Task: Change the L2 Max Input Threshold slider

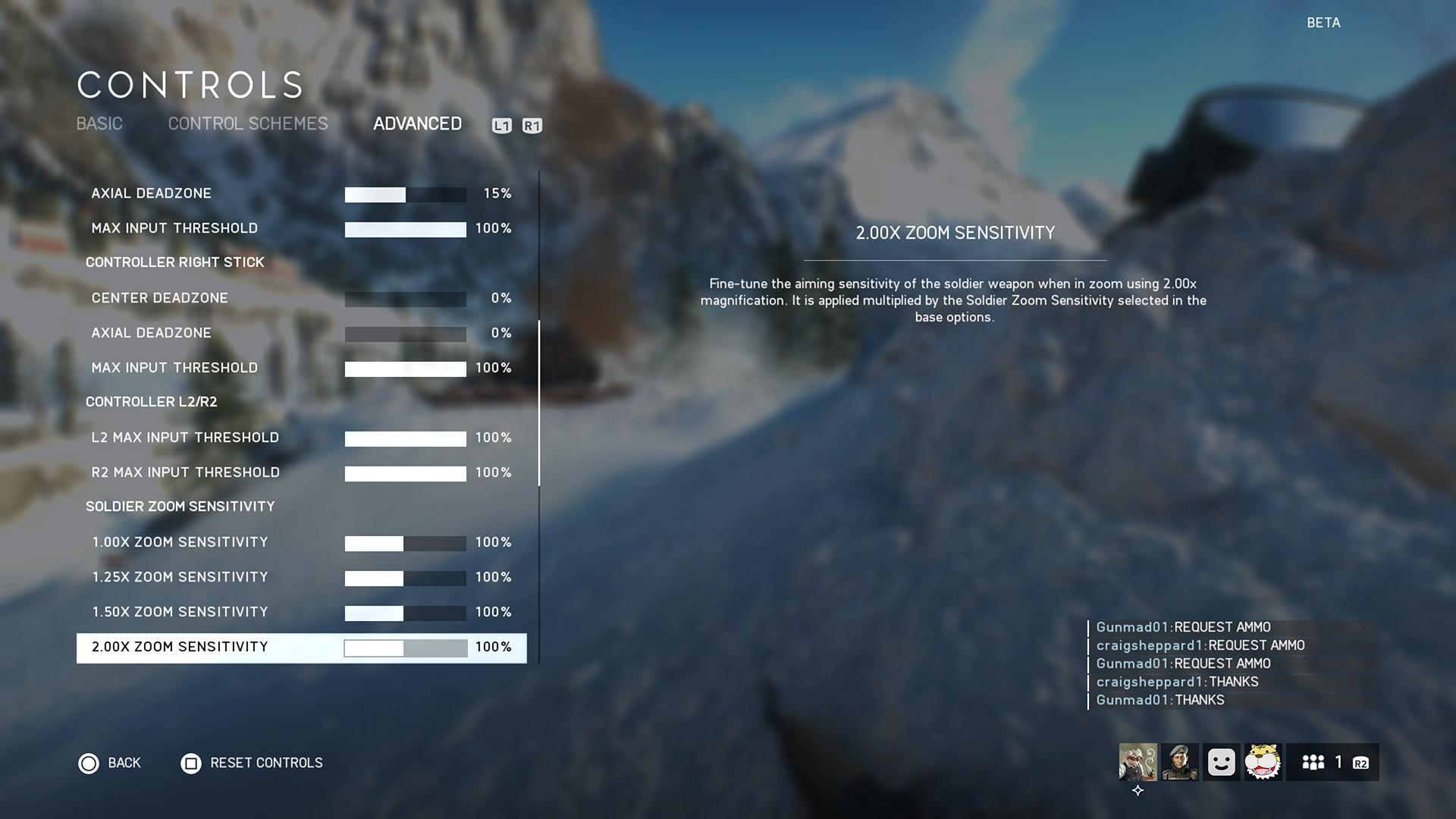Action: pyautogui.click(x=405, y=438)
